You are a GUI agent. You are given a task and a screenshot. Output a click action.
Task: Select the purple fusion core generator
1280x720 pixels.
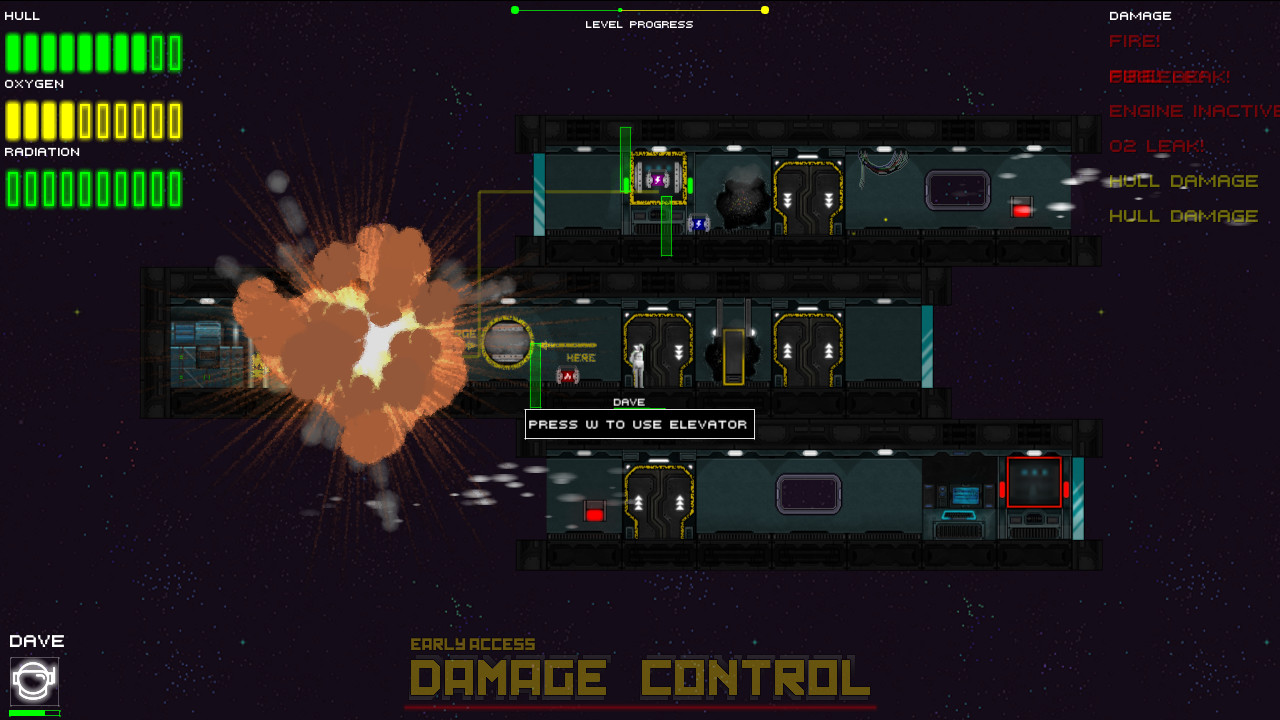point(659,182)
